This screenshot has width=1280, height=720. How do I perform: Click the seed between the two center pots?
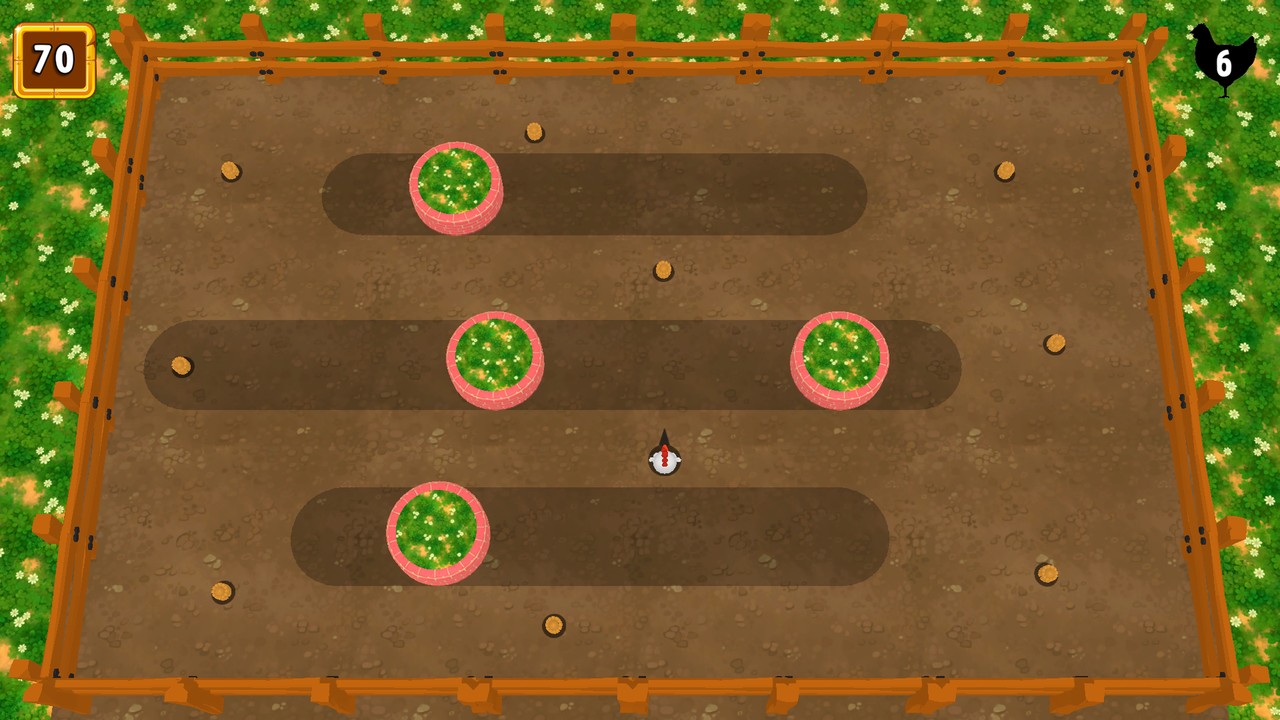pyautogui.click(x=661, y=268)
